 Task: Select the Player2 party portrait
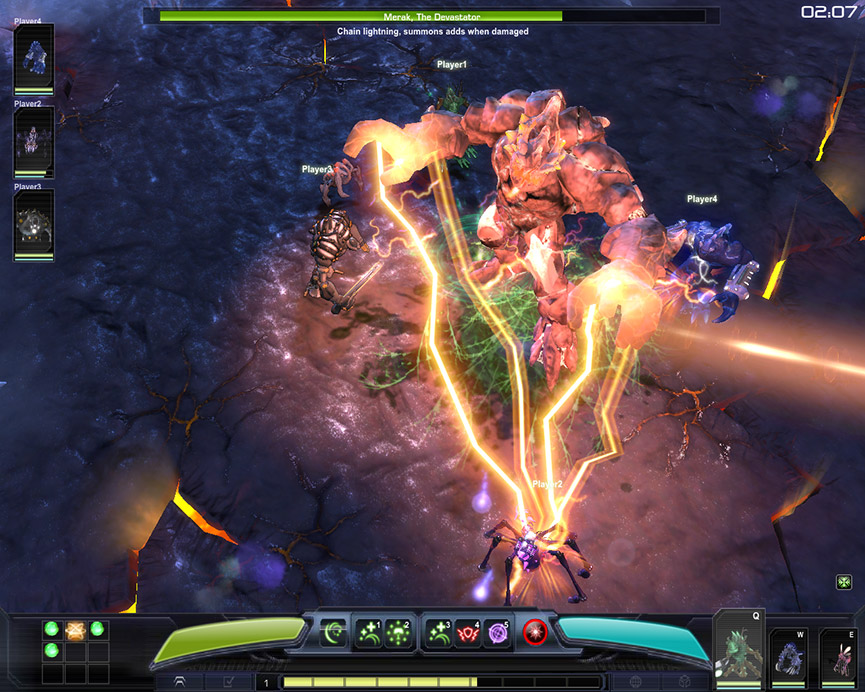point(34,142)
